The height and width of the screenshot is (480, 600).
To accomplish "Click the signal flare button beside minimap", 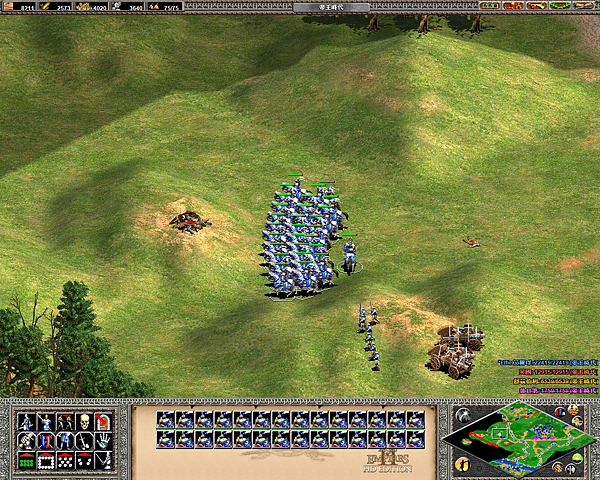I will [461, 414].
